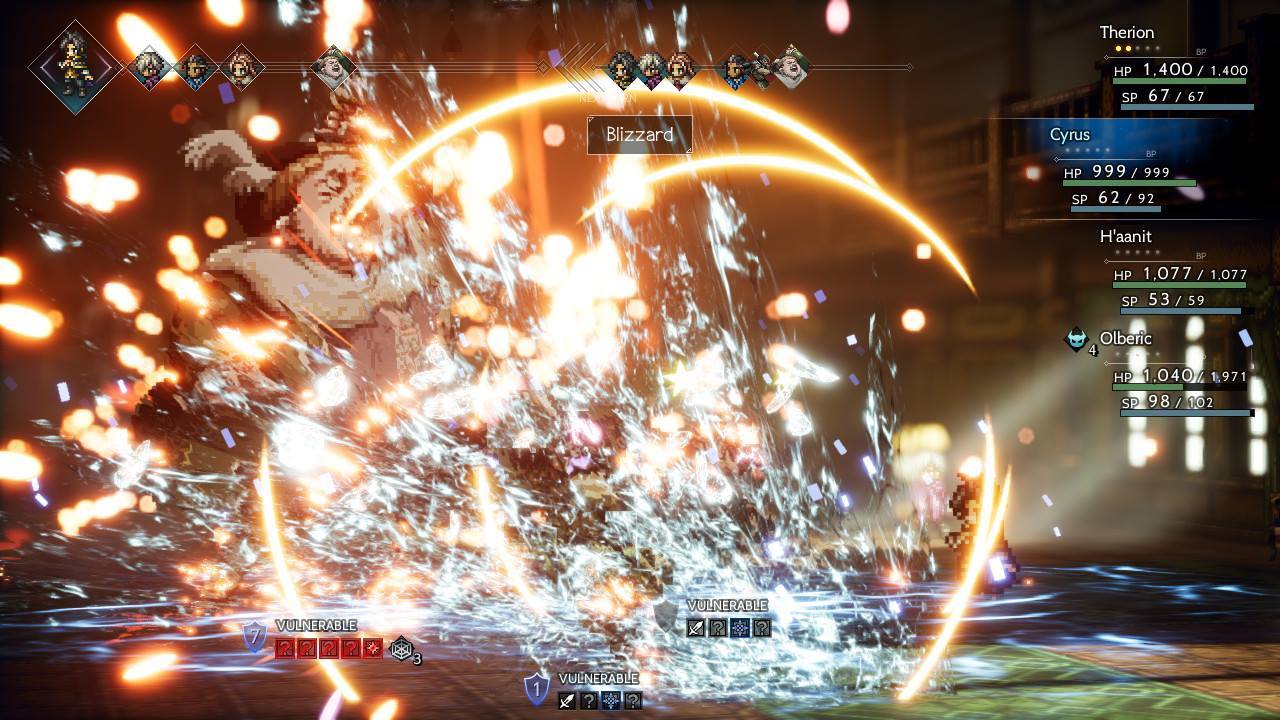Select the revealed red weakness icon
This screenshot has width=1280, height=720.
(x=373, y=648)
